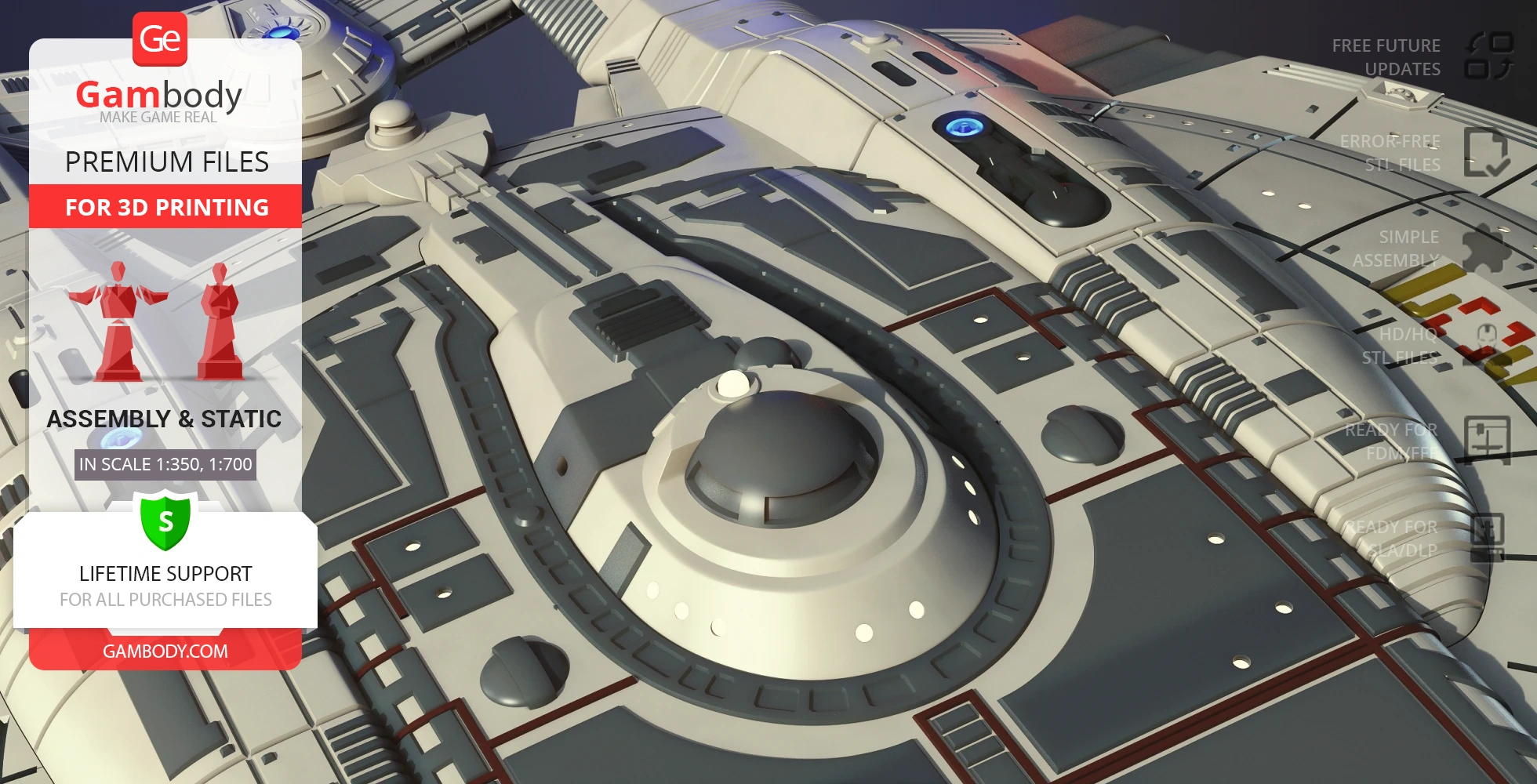1537x784 pixels.
Task: Choose the Simple Assembly puzzle icon
Action: pyautogui.click(x=1486, y=249)
